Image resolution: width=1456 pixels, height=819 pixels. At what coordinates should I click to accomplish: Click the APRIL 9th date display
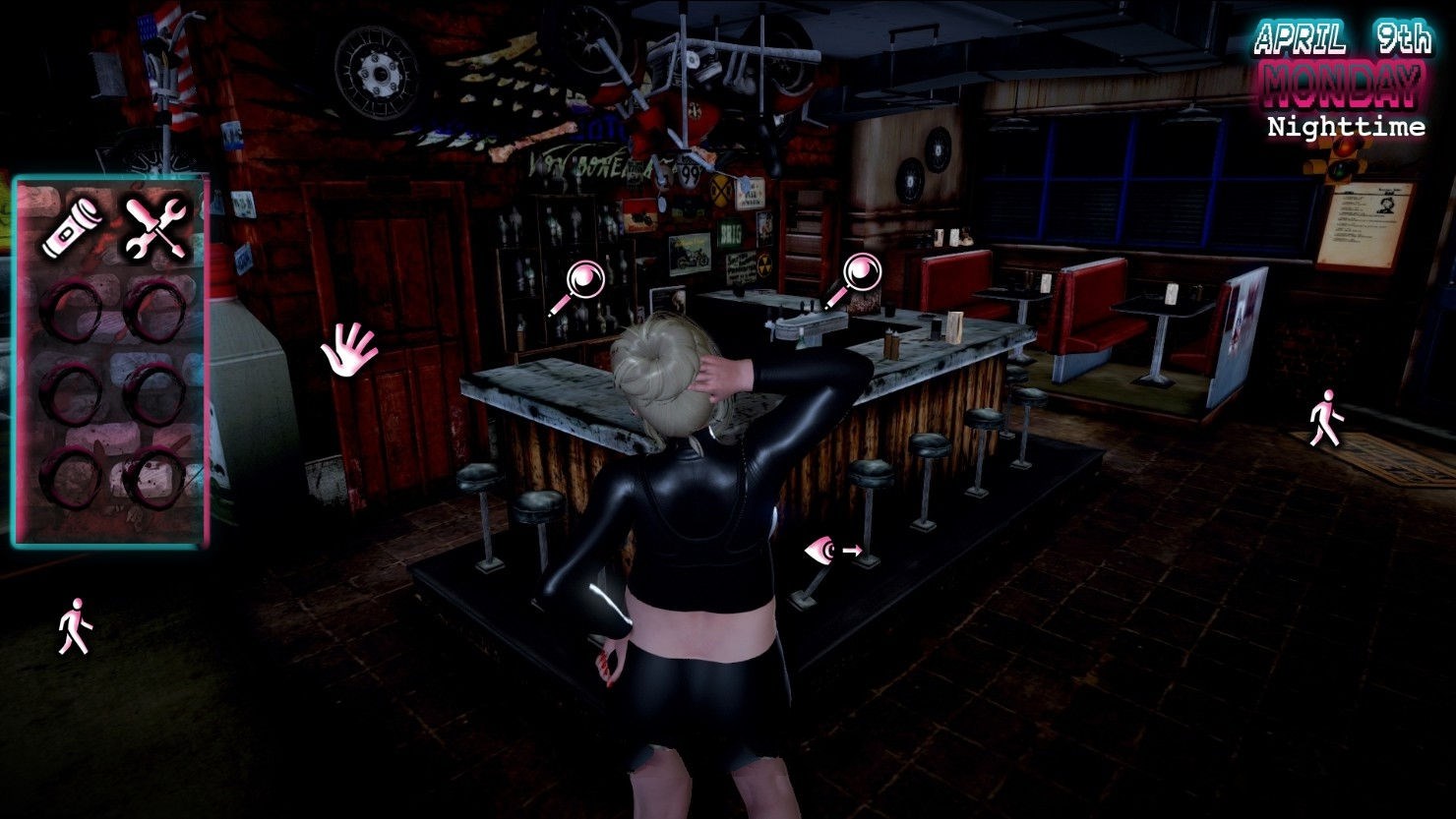[x=1341, y=39]
